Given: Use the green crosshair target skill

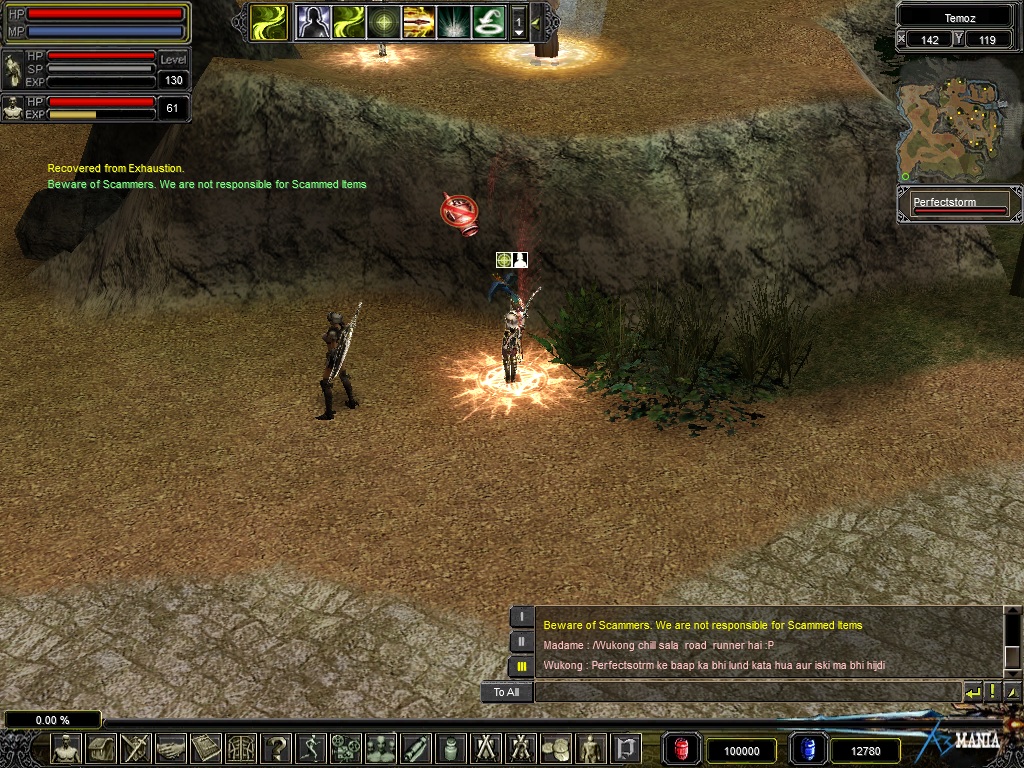Looking at the screenshot, I should pos(383,21).
